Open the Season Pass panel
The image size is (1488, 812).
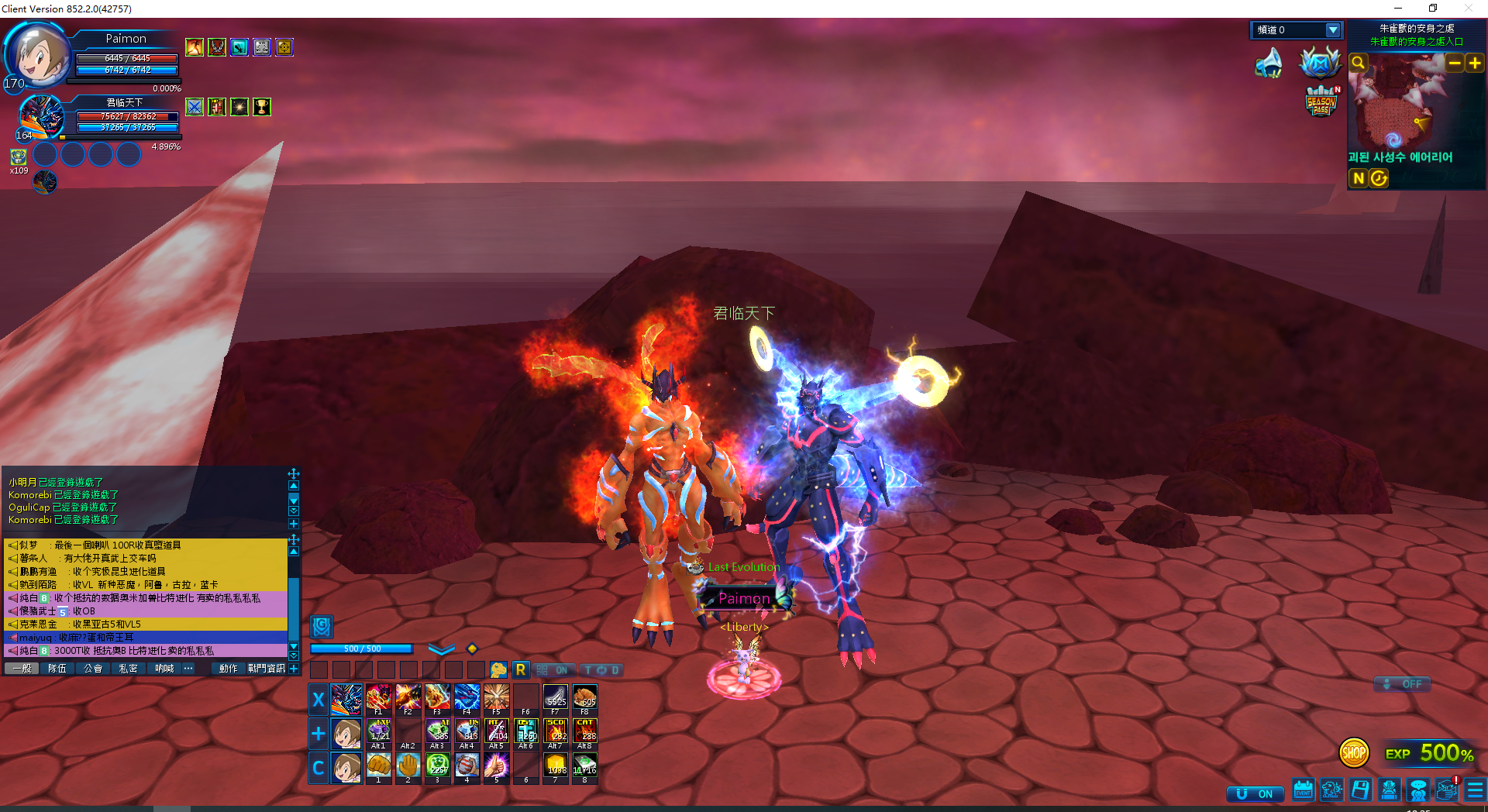pyautogui.click(x=1321, y=102)
